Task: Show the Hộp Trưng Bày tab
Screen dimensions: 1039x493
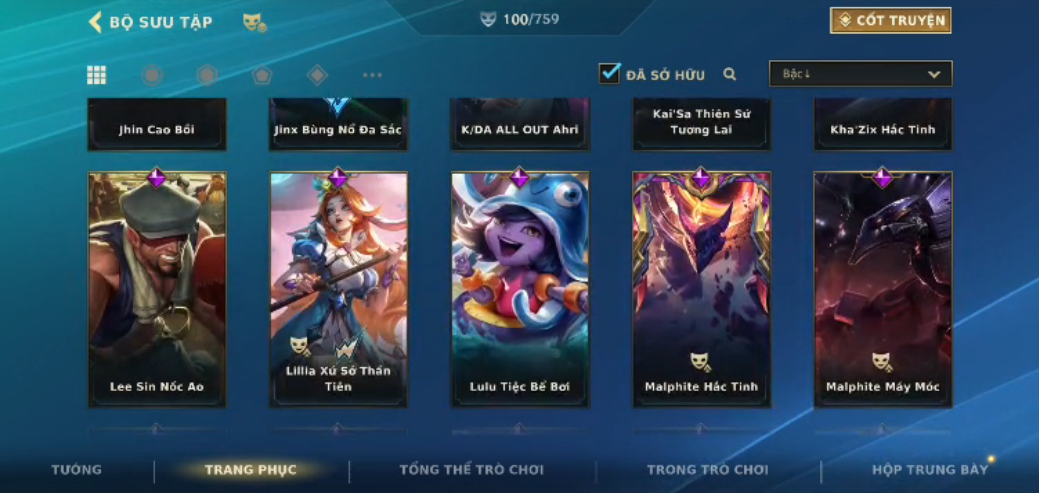Action: [x=930, y=470]
